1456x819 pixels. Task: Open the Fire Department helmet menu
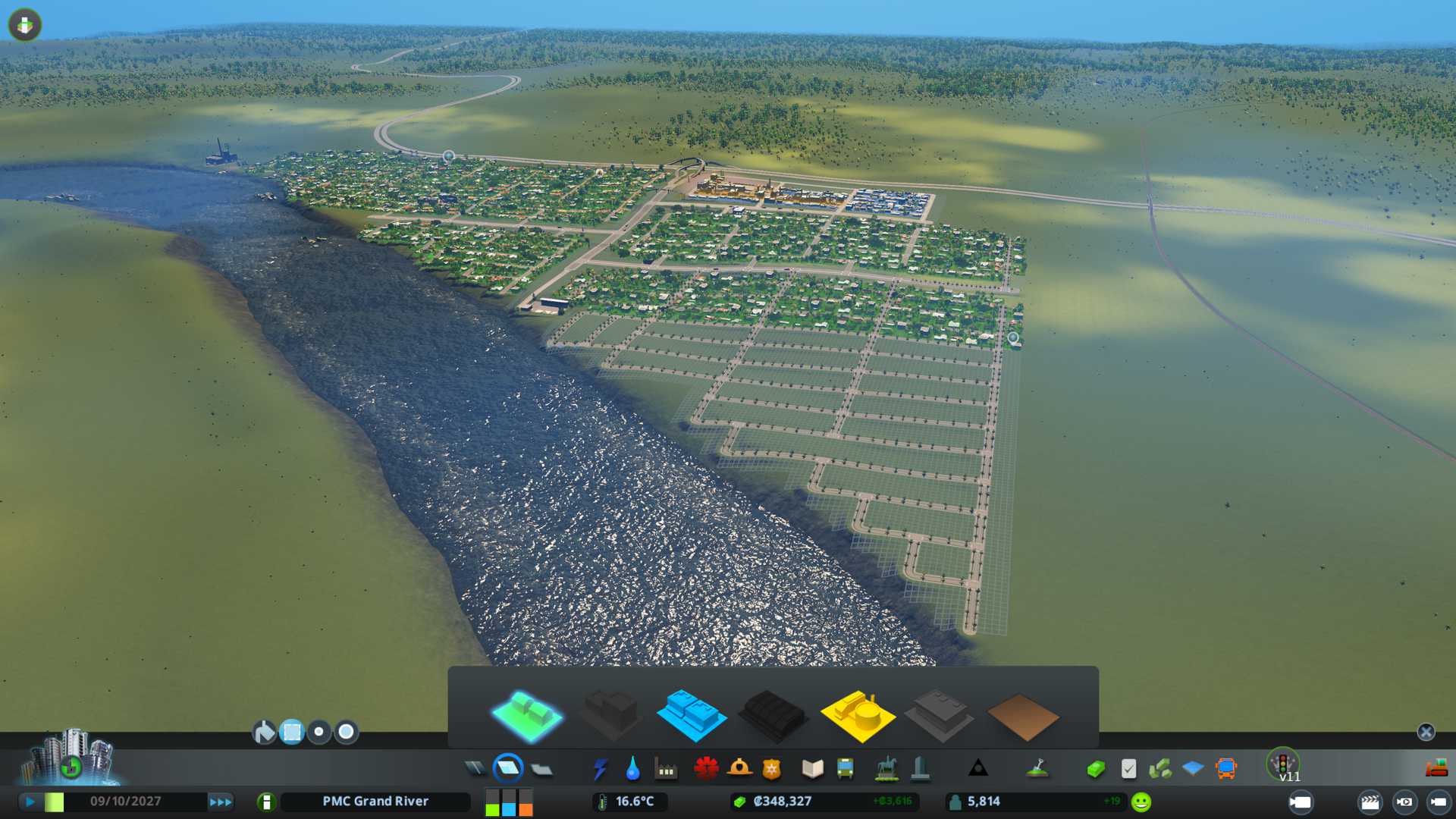739,769
